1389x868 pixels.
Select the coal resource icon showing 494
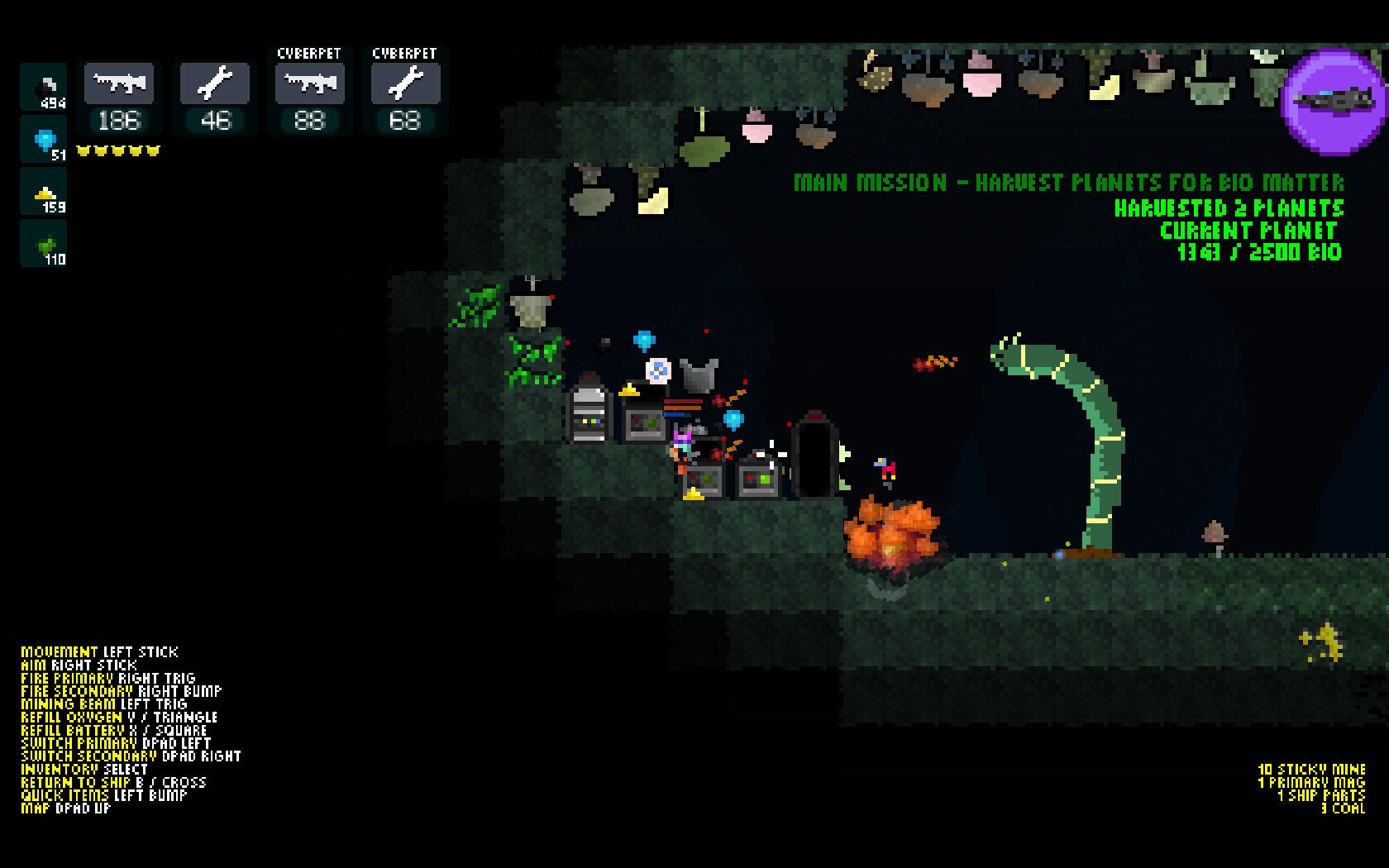41,85
